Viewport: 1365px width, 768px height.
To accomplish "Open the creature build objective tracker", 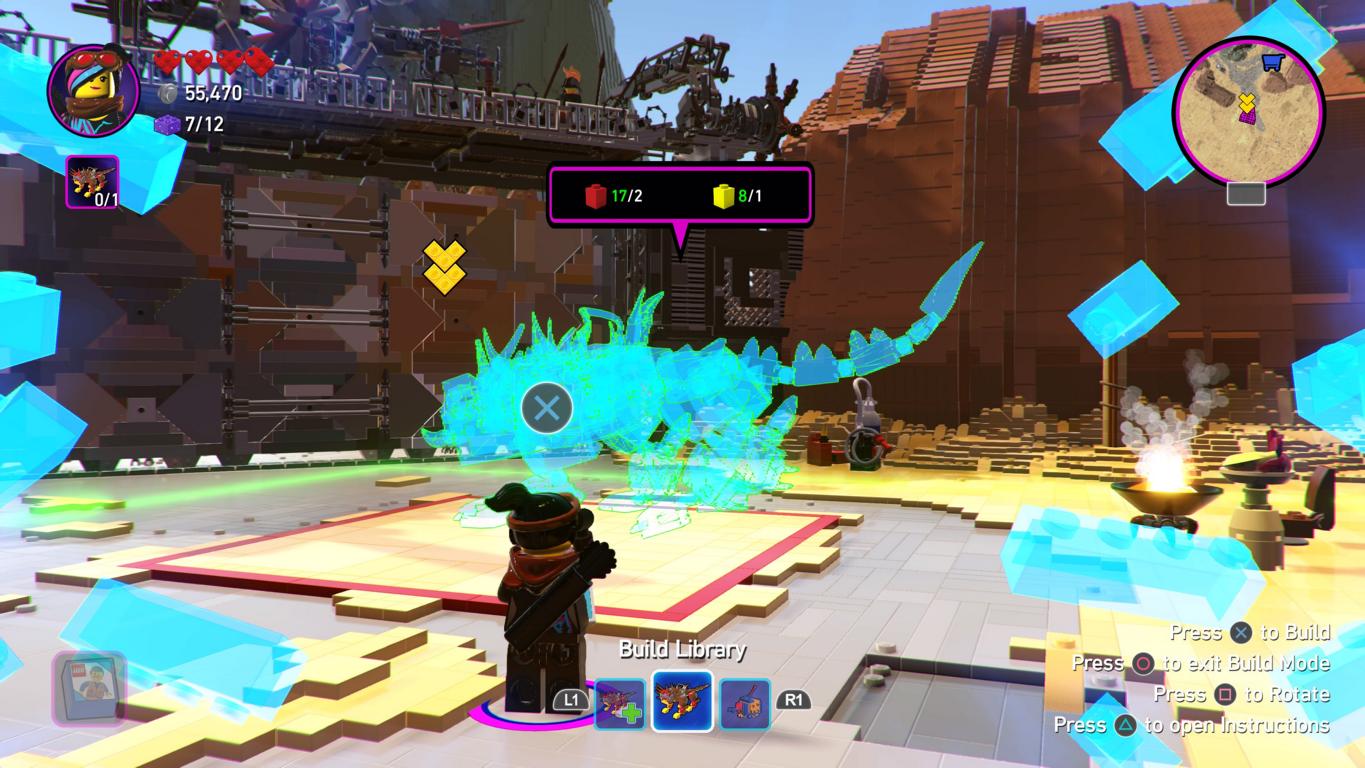I will 92,182.
